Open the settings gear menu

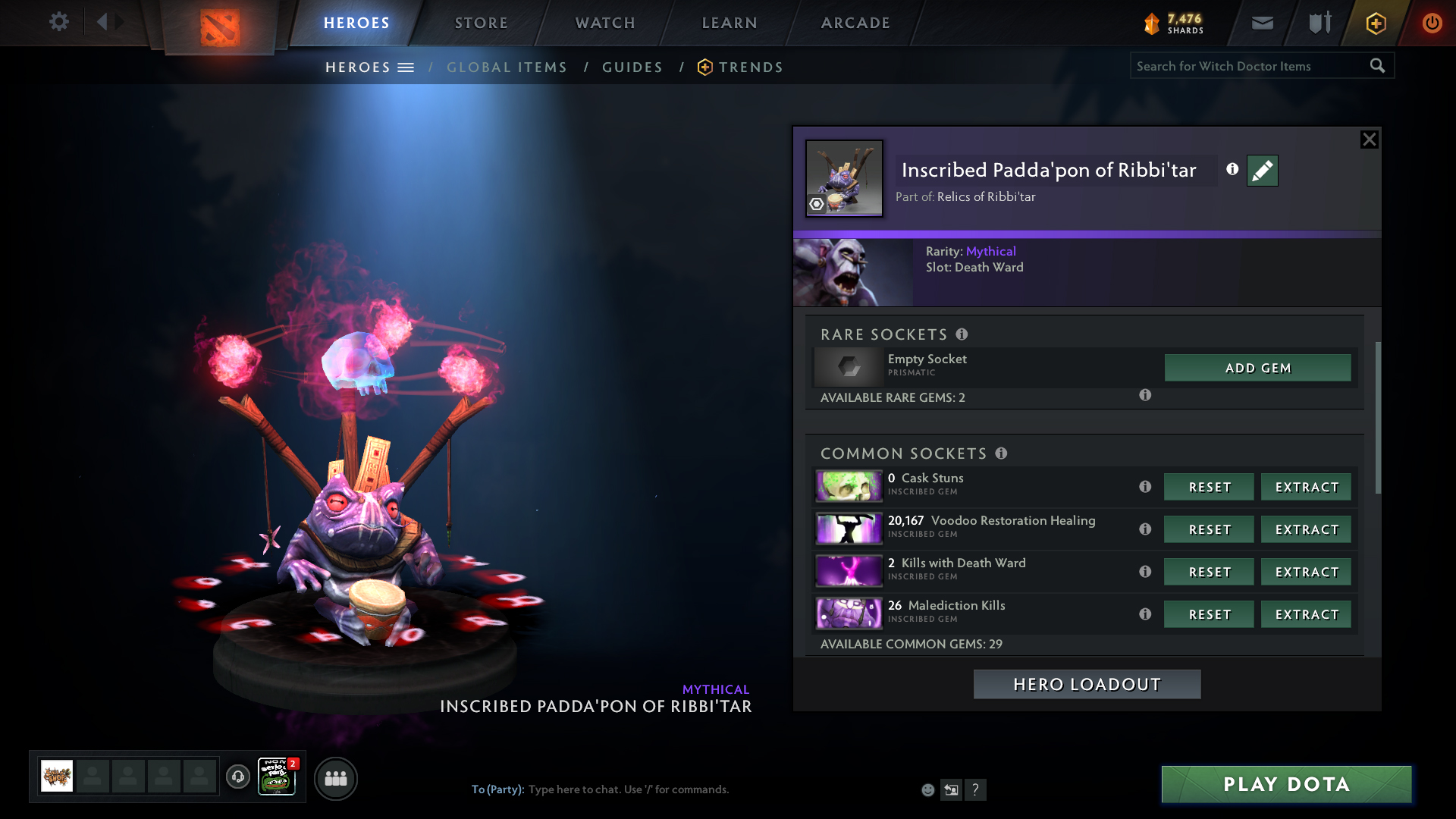coord(58,22)
